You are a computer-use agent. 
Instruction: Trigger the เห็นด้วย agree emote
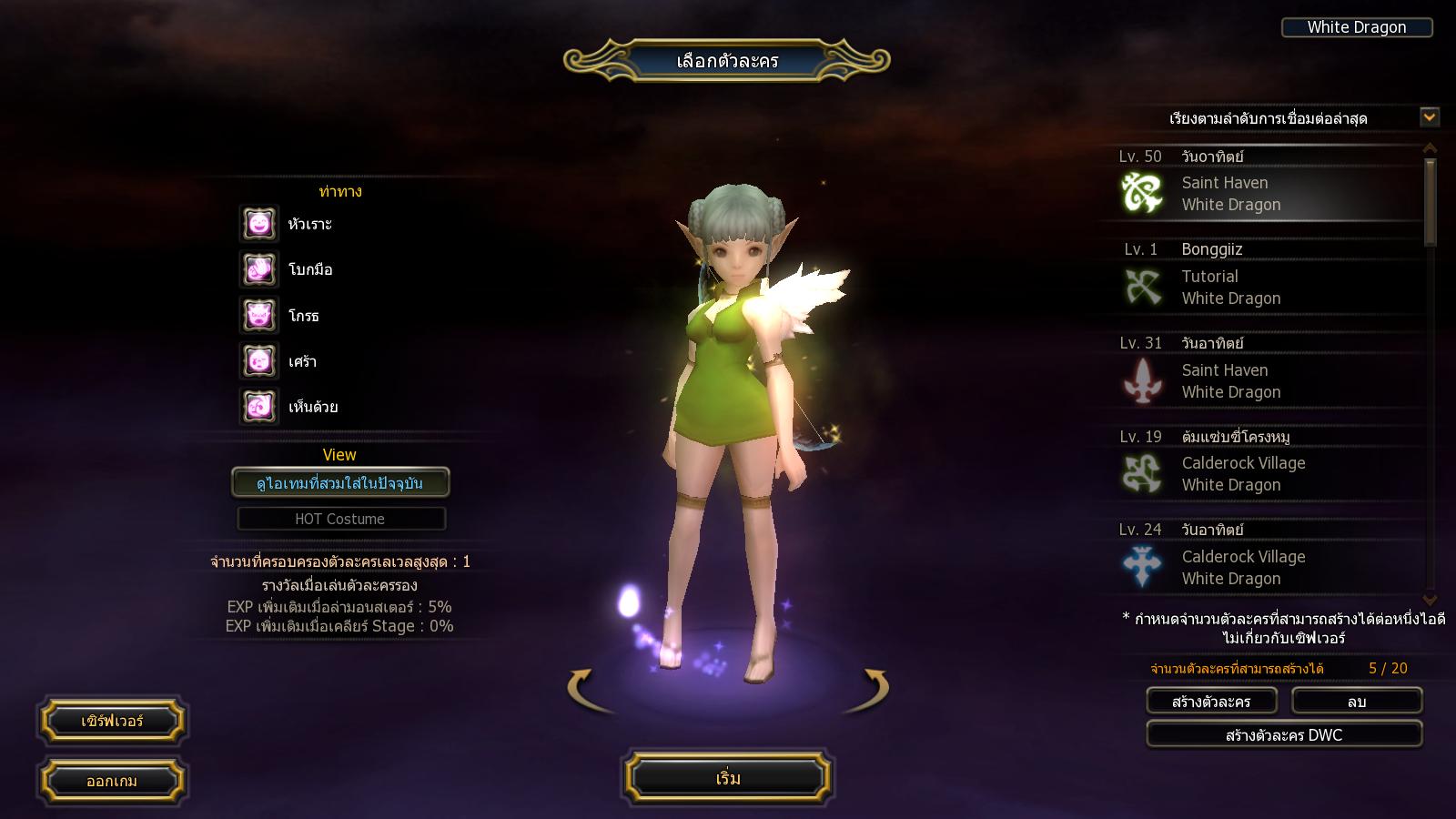click(259, 407)
